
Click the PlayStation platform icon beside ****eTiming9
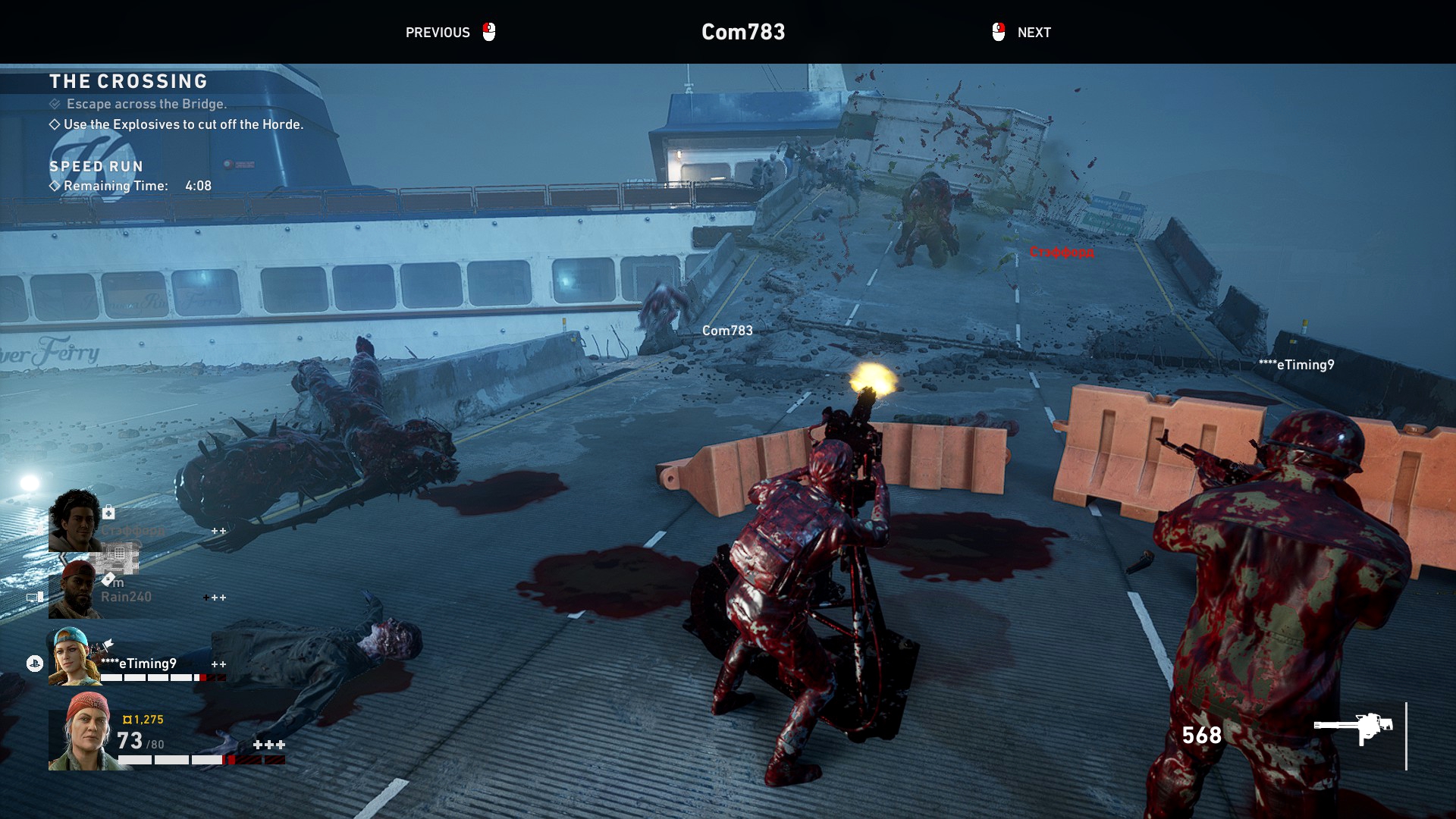34,664
